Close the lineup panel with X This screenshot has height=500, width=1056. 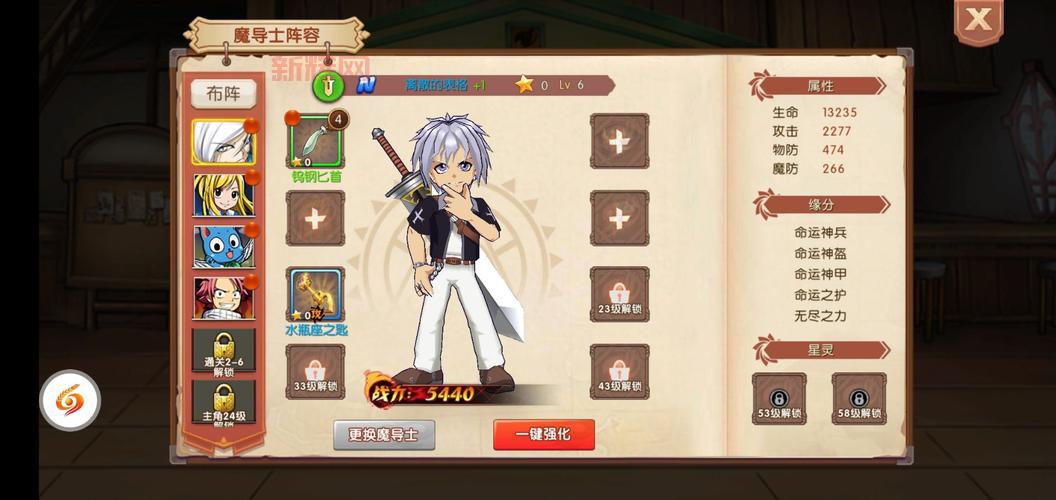tap(978, 20)
